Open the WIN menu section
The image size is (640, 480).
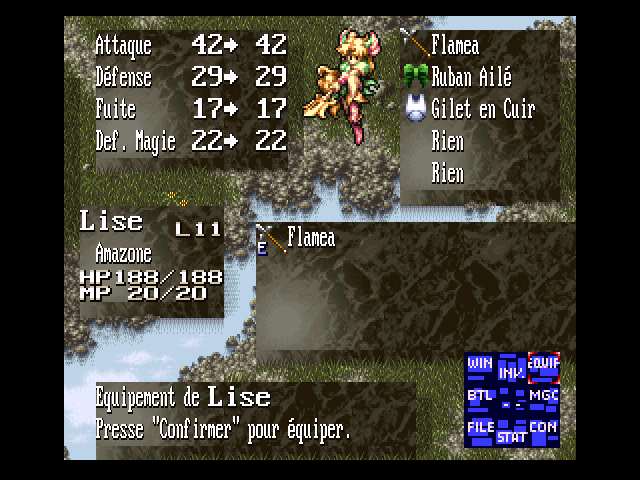[480, 363]
